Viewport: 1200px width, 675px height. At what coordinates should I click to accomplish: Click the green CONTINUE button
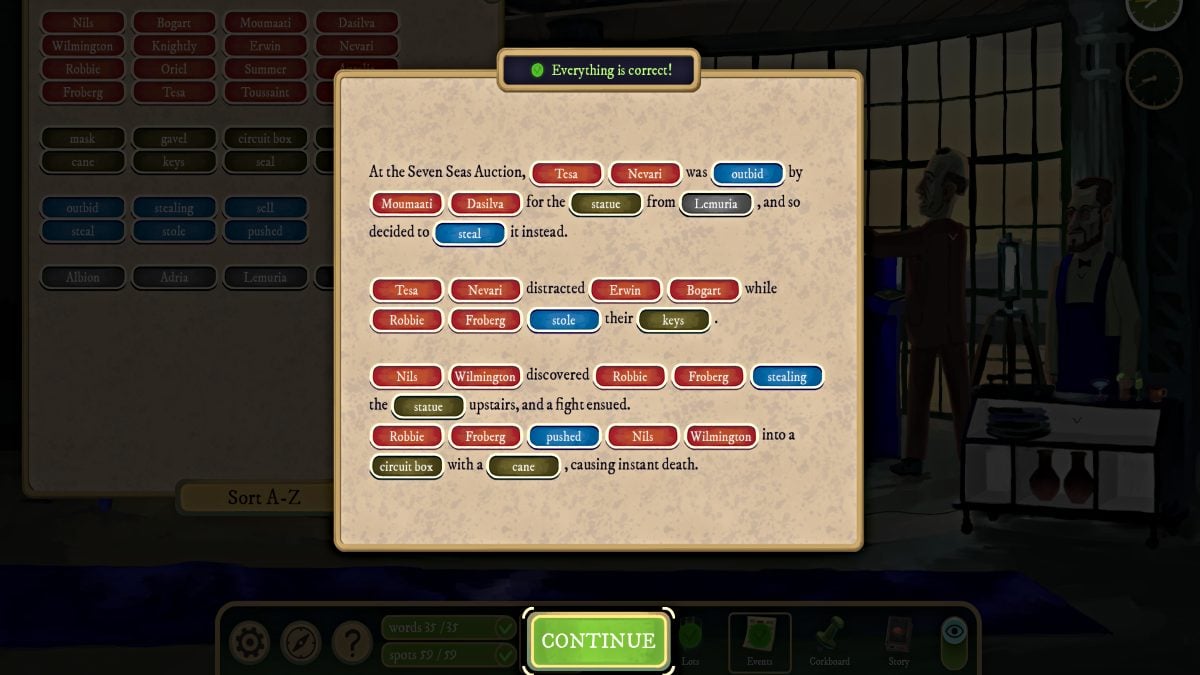[x=598, y=641]
